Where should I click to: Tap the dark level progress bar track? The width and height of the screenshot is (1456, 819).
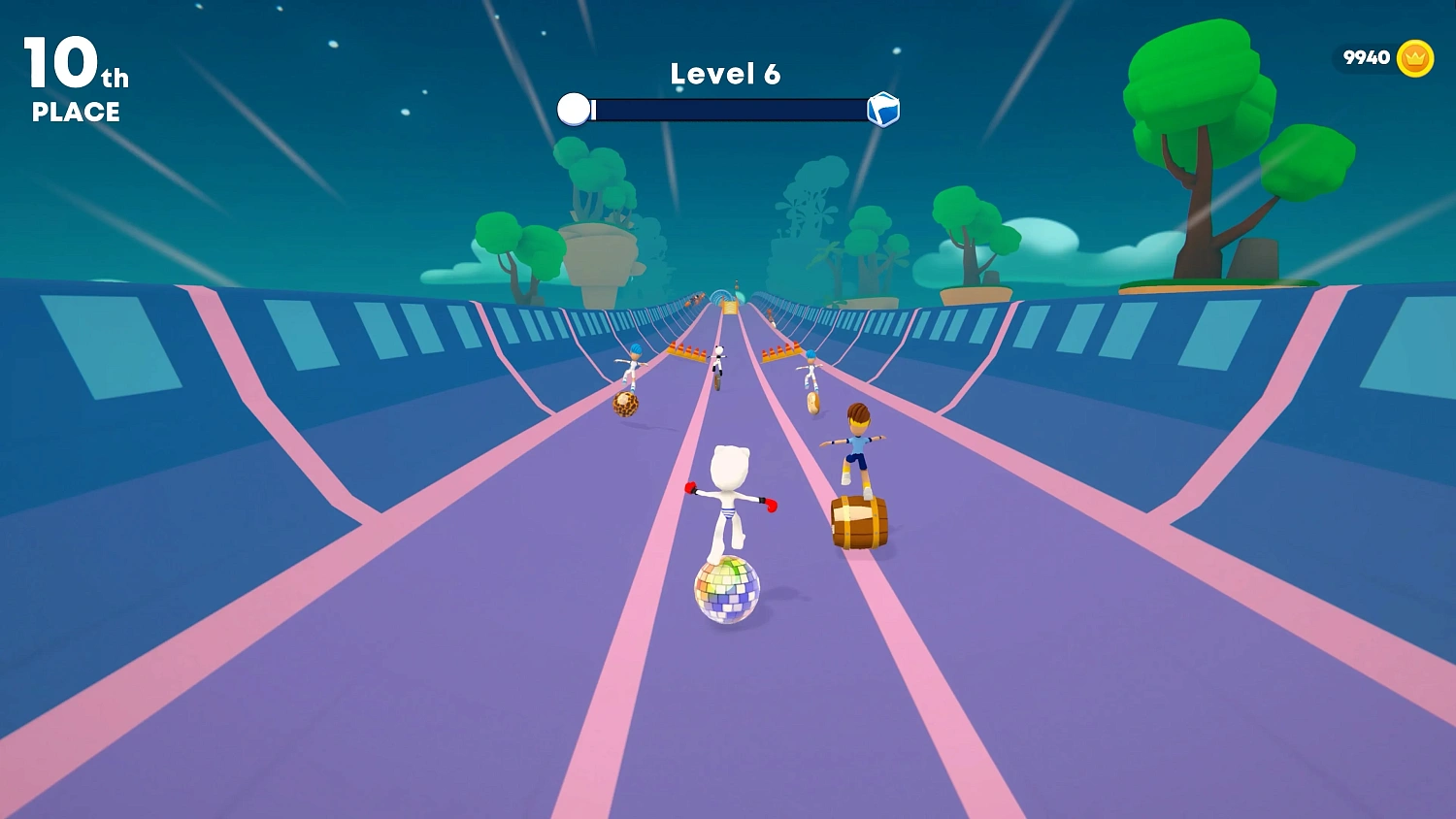pyautogui.click(x=728, y=109)
